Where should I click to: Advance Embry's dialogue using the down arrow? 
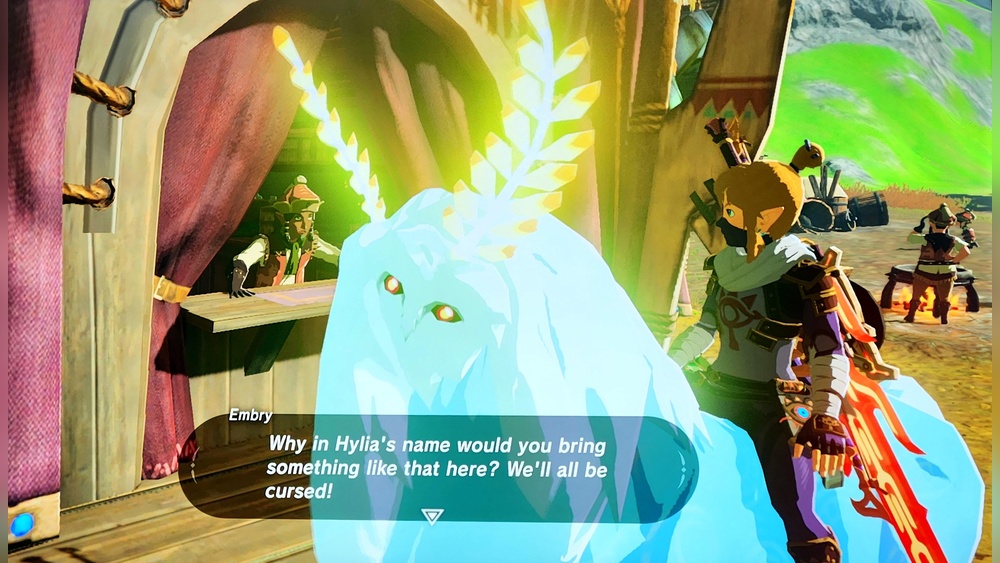(432, 516)
